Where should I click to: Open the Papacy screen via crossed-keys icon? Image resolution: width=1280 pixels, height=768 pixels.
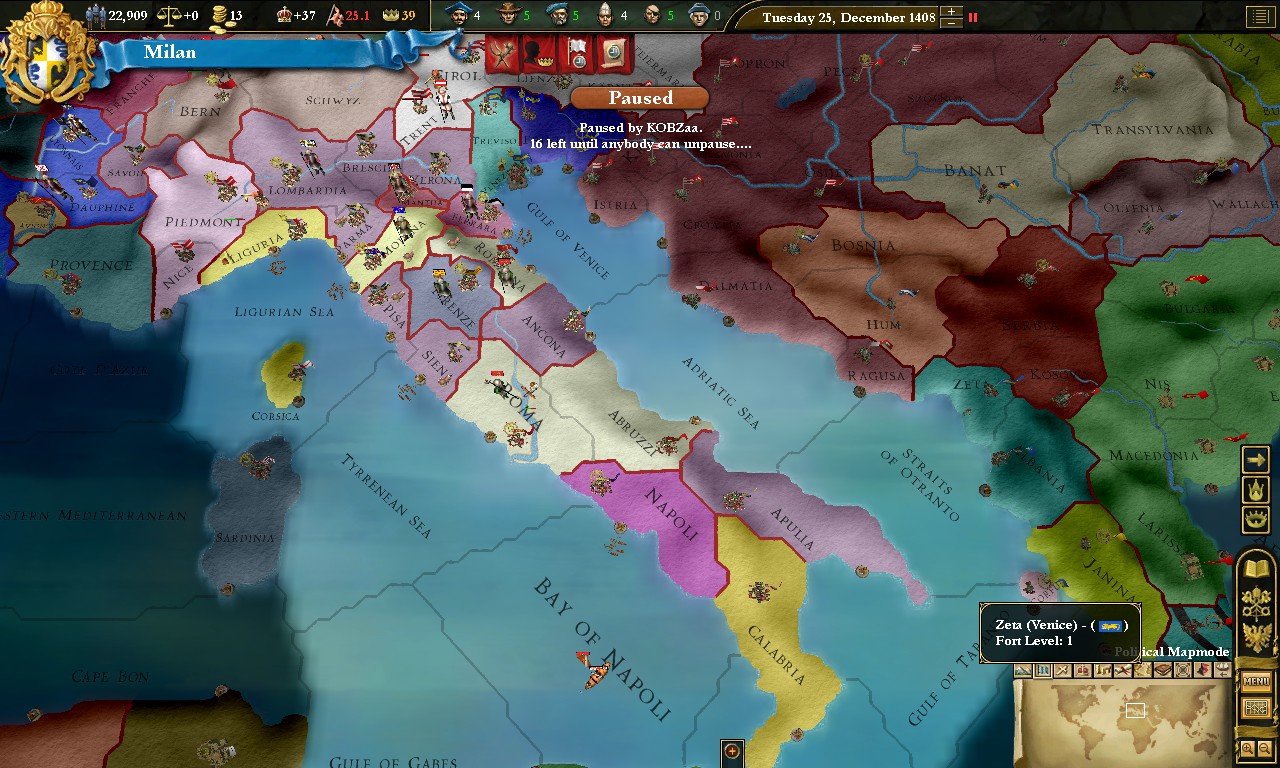tap(1255, 602)
